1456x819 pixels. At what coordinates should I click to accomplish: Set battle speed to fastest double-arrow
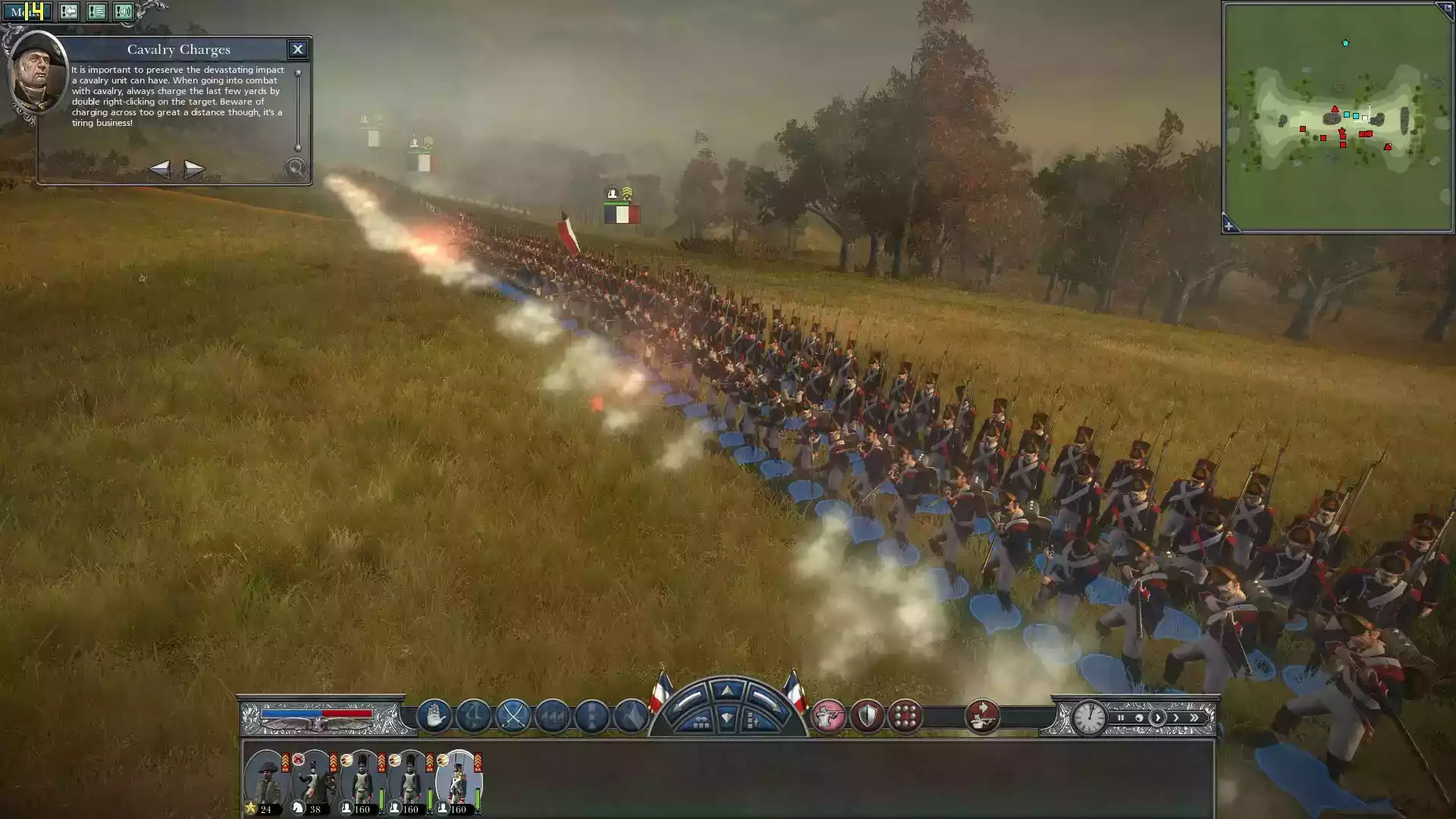[1194, 717]
